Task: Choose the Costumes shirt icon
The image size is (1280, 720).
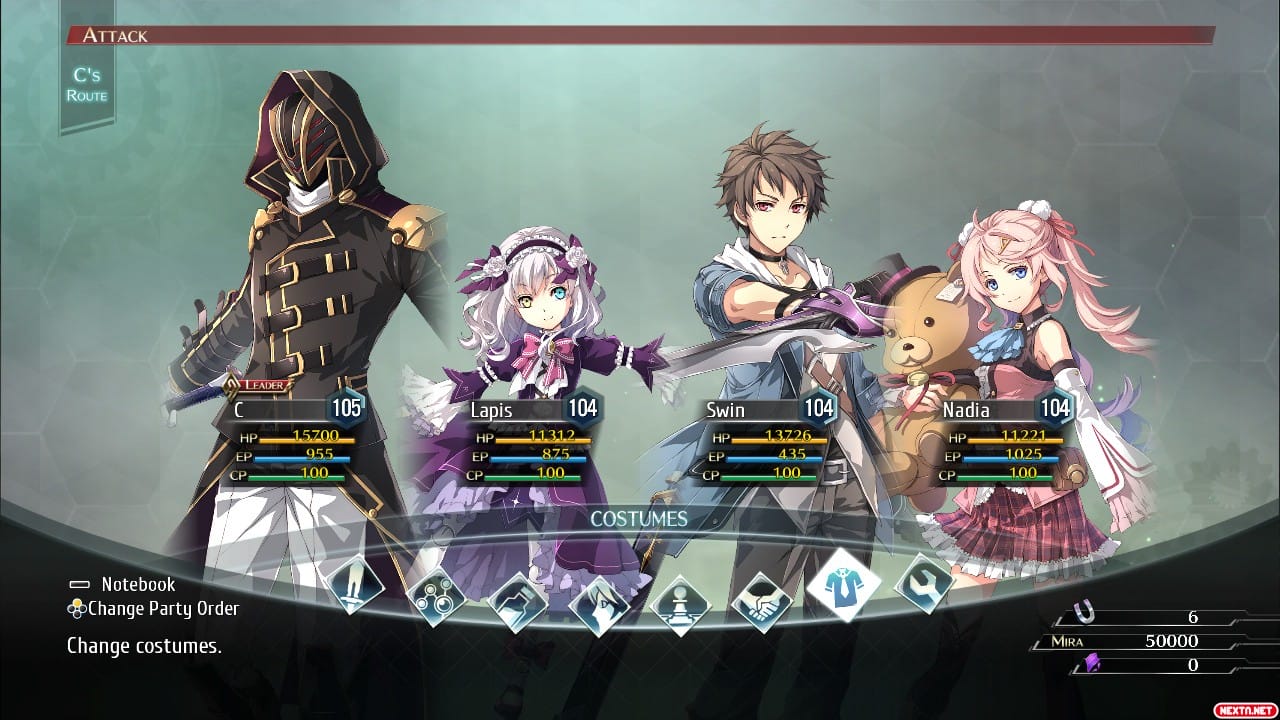Action: (843, 585)
